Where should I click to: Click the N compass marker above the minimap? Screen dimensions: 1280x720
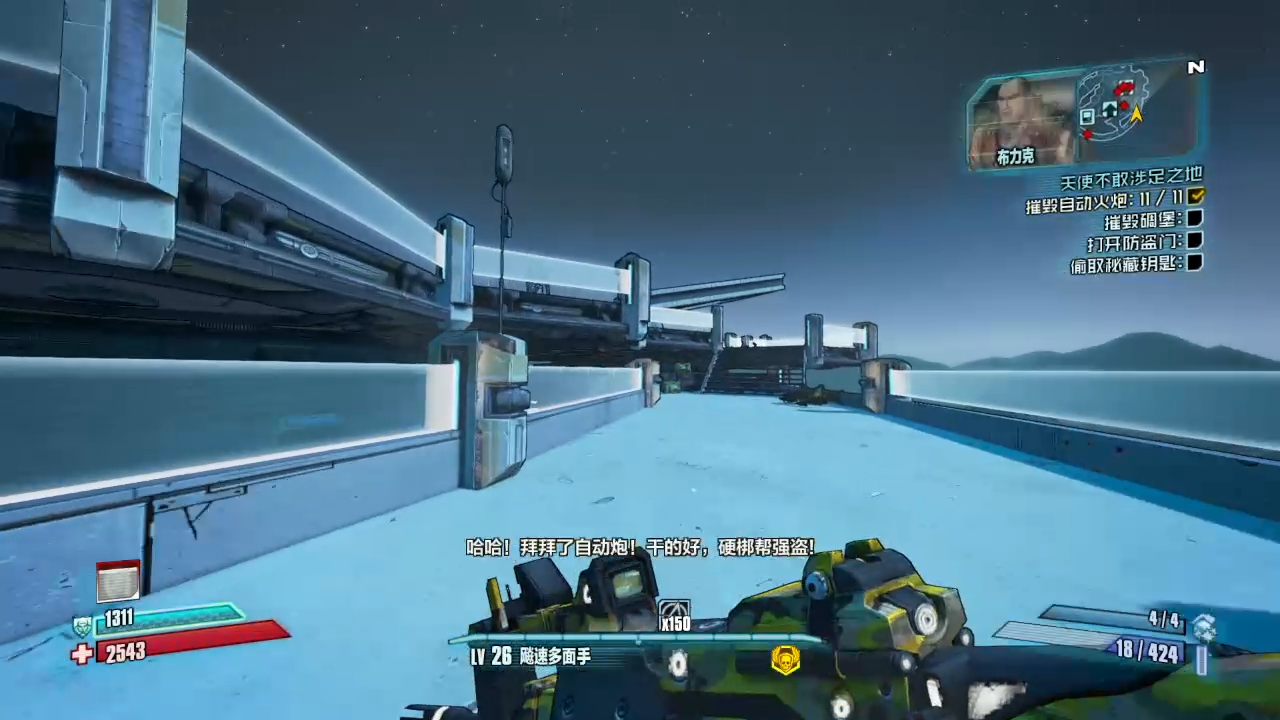point(1195,67)
